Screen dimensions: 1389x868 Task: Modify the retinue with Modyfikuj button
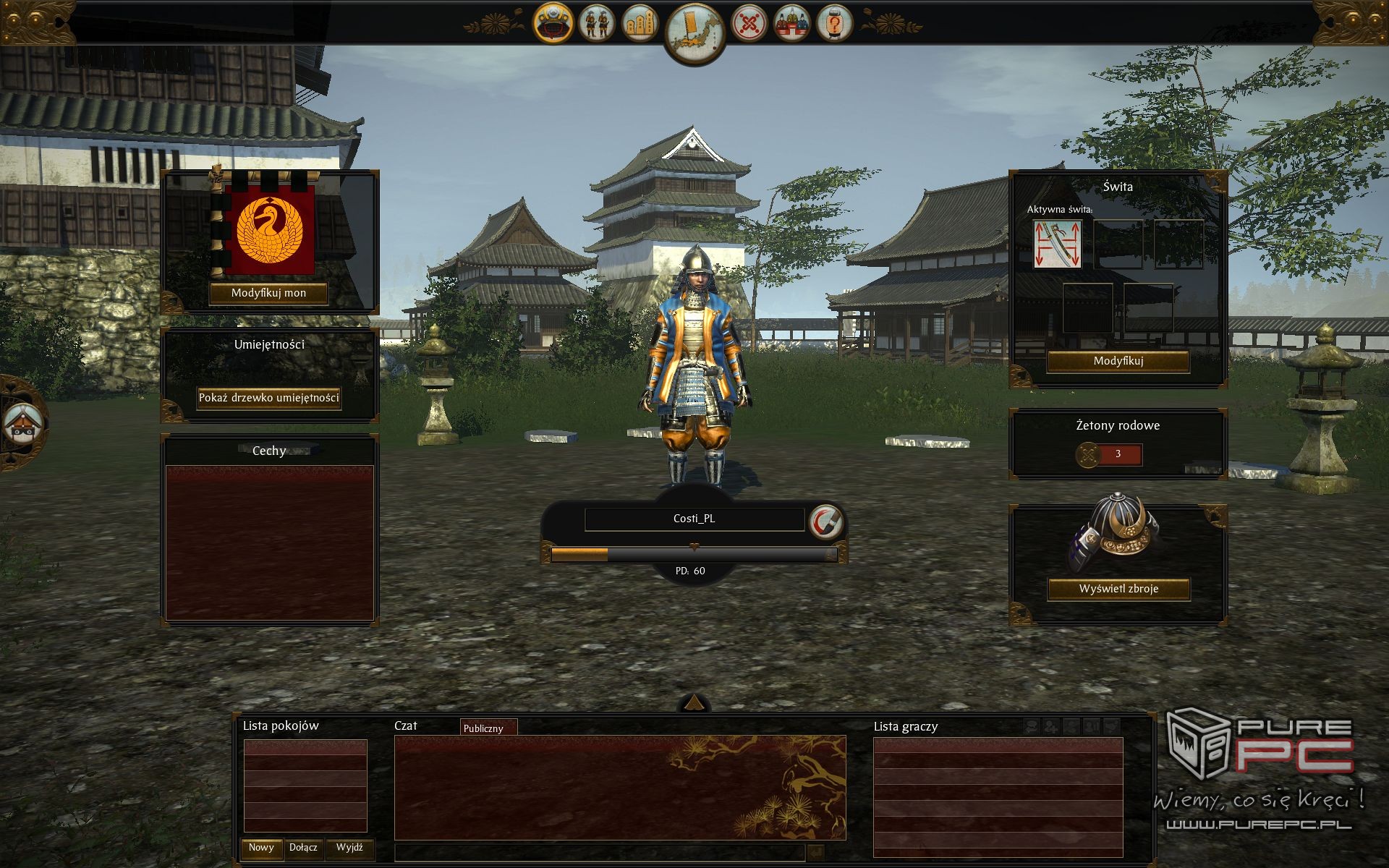pyautogui.click(x=1118, y=361)
